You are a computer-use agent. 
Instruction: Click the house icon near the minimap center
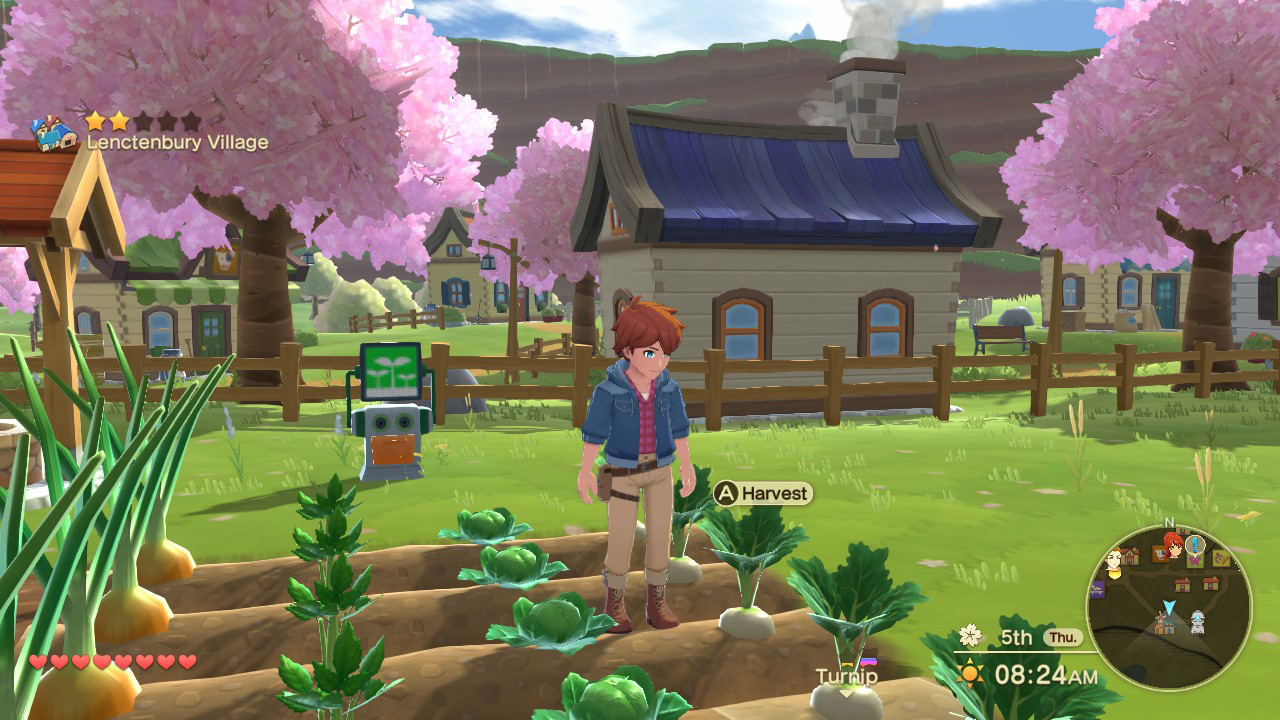click(1183, 584)
